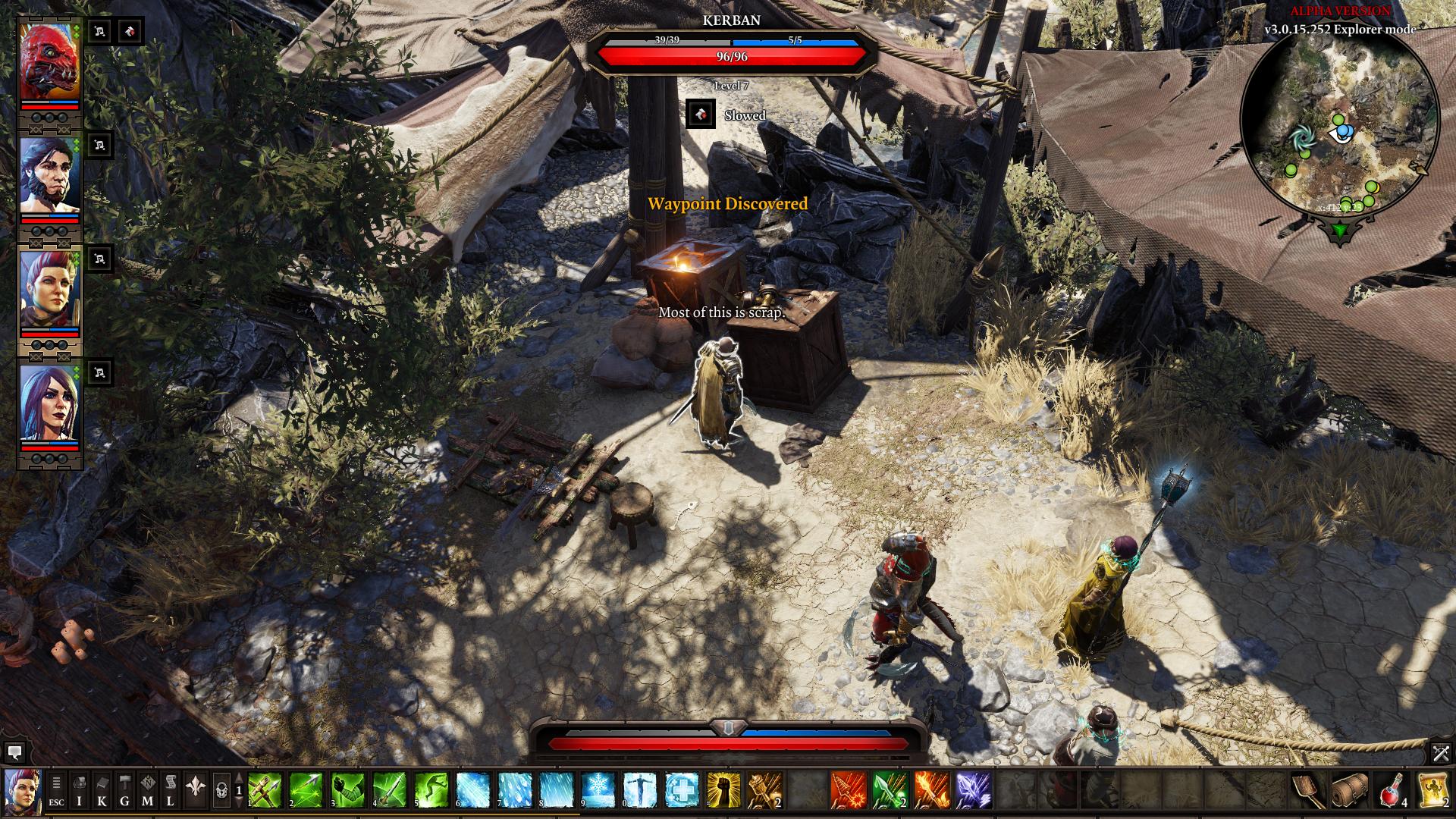The height and width of the screenshot is (819, 1456).
Task: Open the inventory with the I button
Action: (79, 791)
